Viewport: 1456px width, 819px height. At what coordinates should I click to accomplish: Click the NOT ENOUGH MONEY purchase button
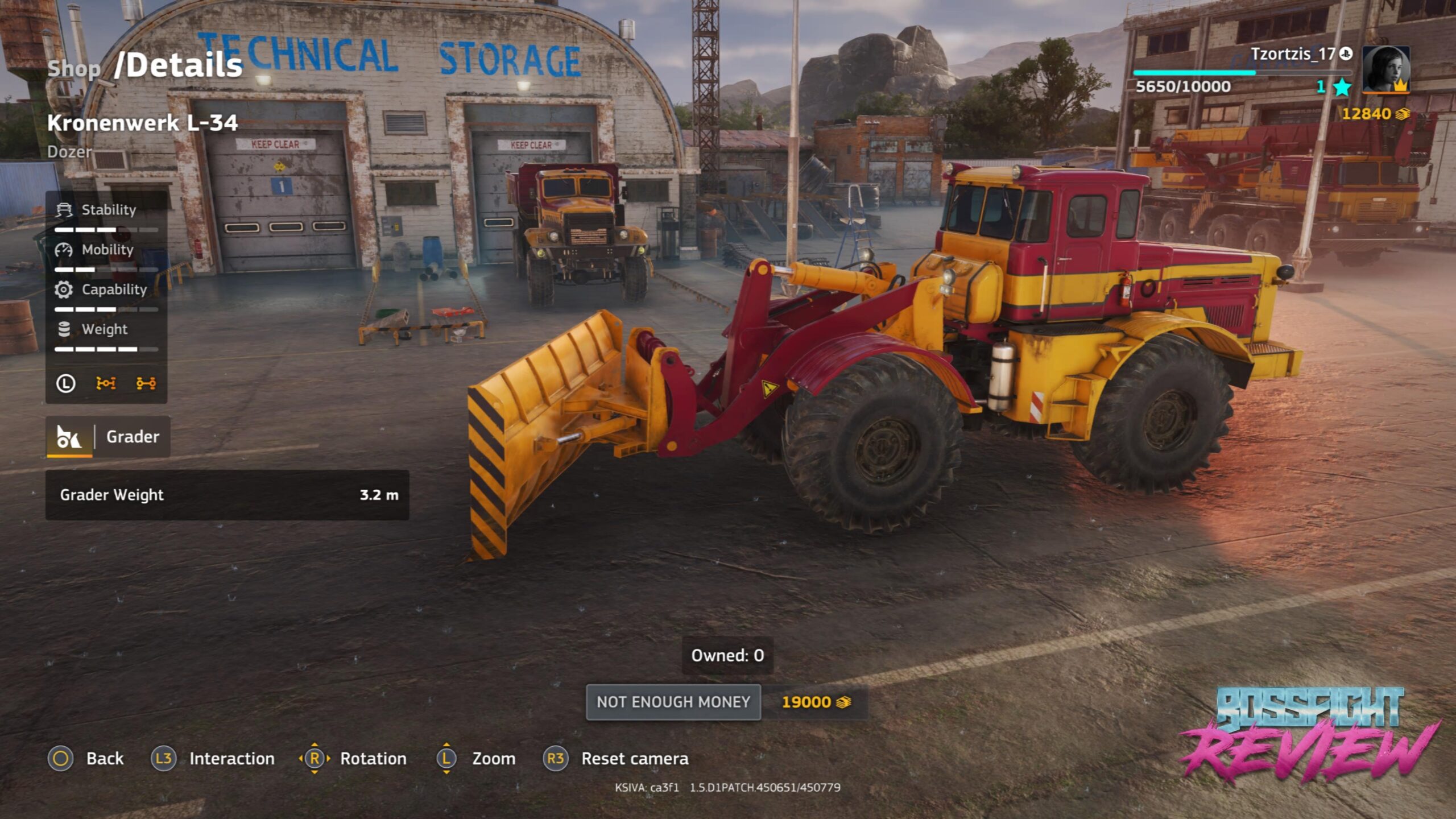click(673, 702)
